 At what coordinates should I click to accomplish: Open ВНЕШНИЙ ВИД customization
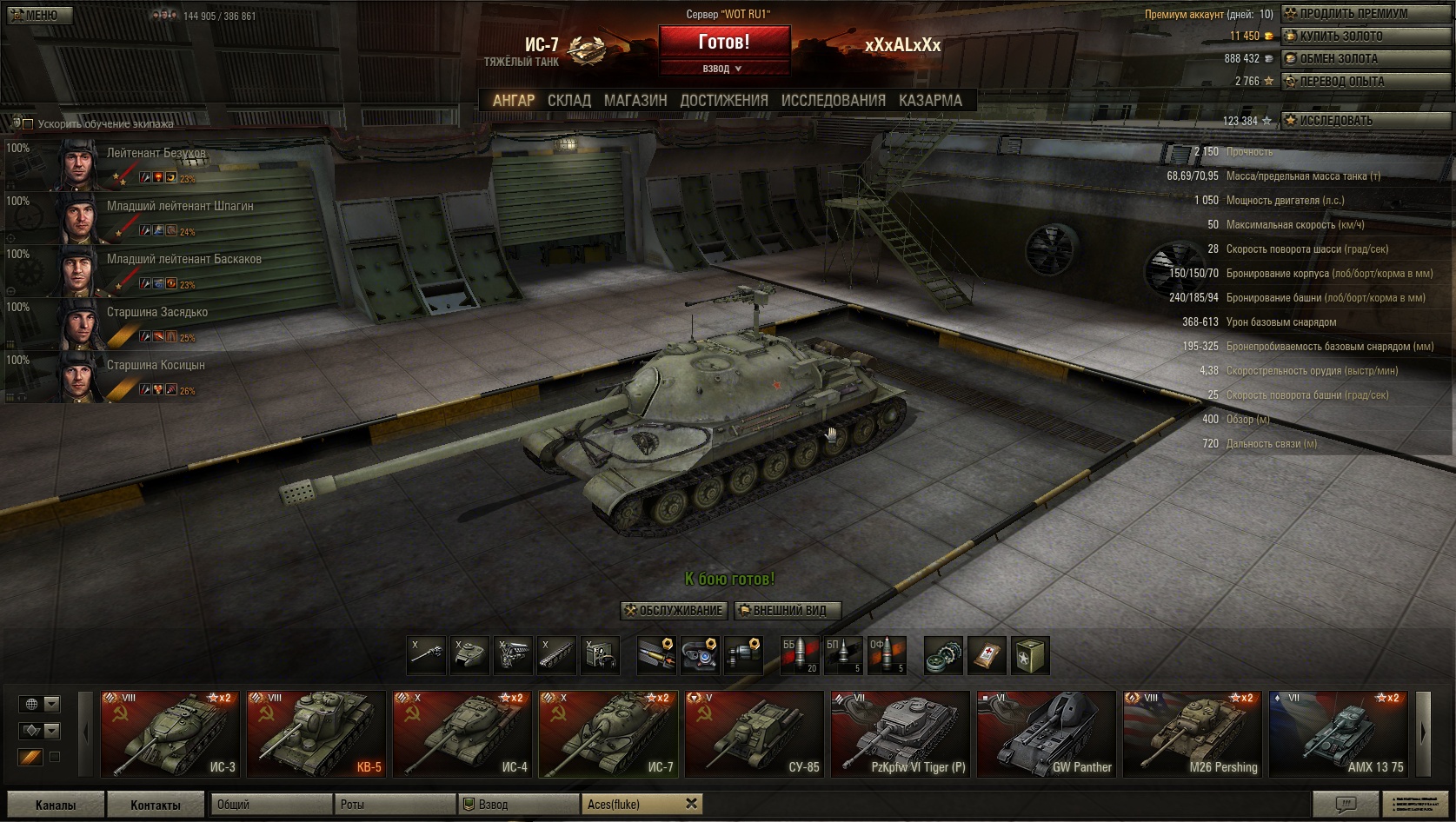[788, 611]
